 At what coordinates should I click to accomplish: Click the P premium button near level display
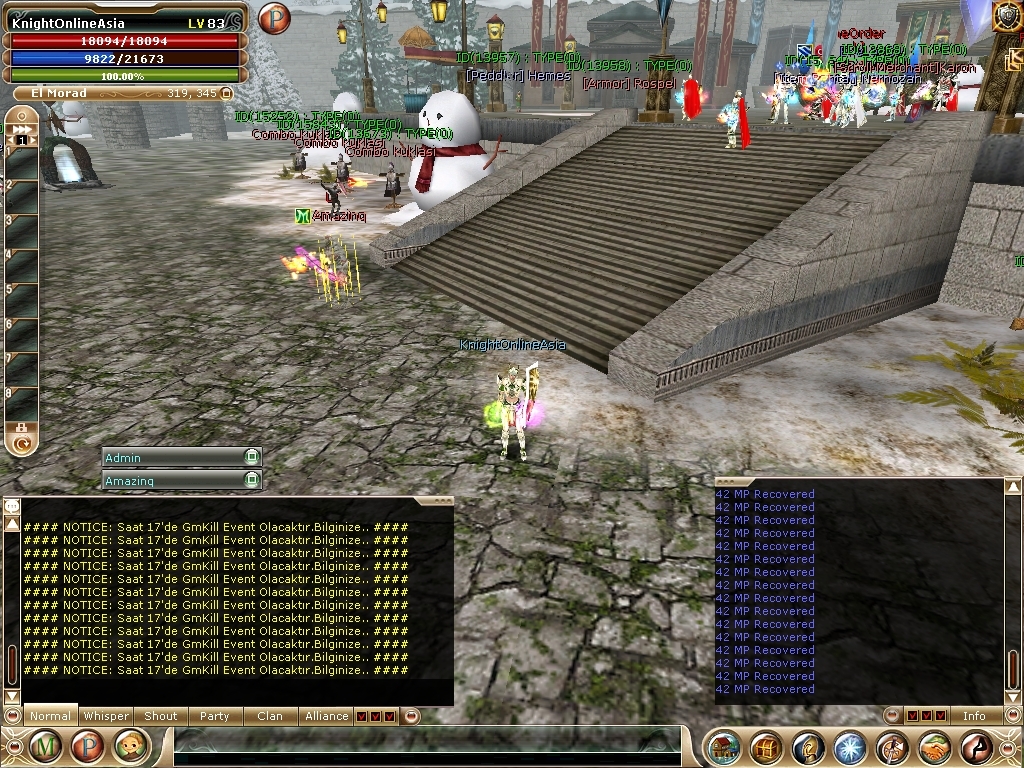pyautogui.click(x=273, y=18)
